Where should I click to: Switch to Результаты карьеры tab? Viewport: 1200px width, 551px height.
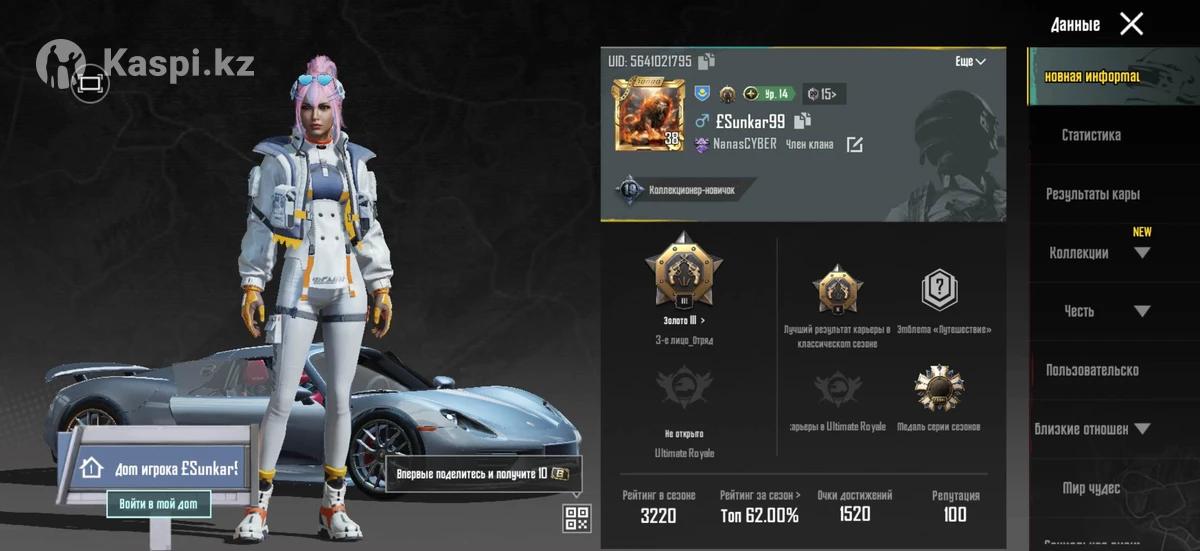coord(1092,194)
